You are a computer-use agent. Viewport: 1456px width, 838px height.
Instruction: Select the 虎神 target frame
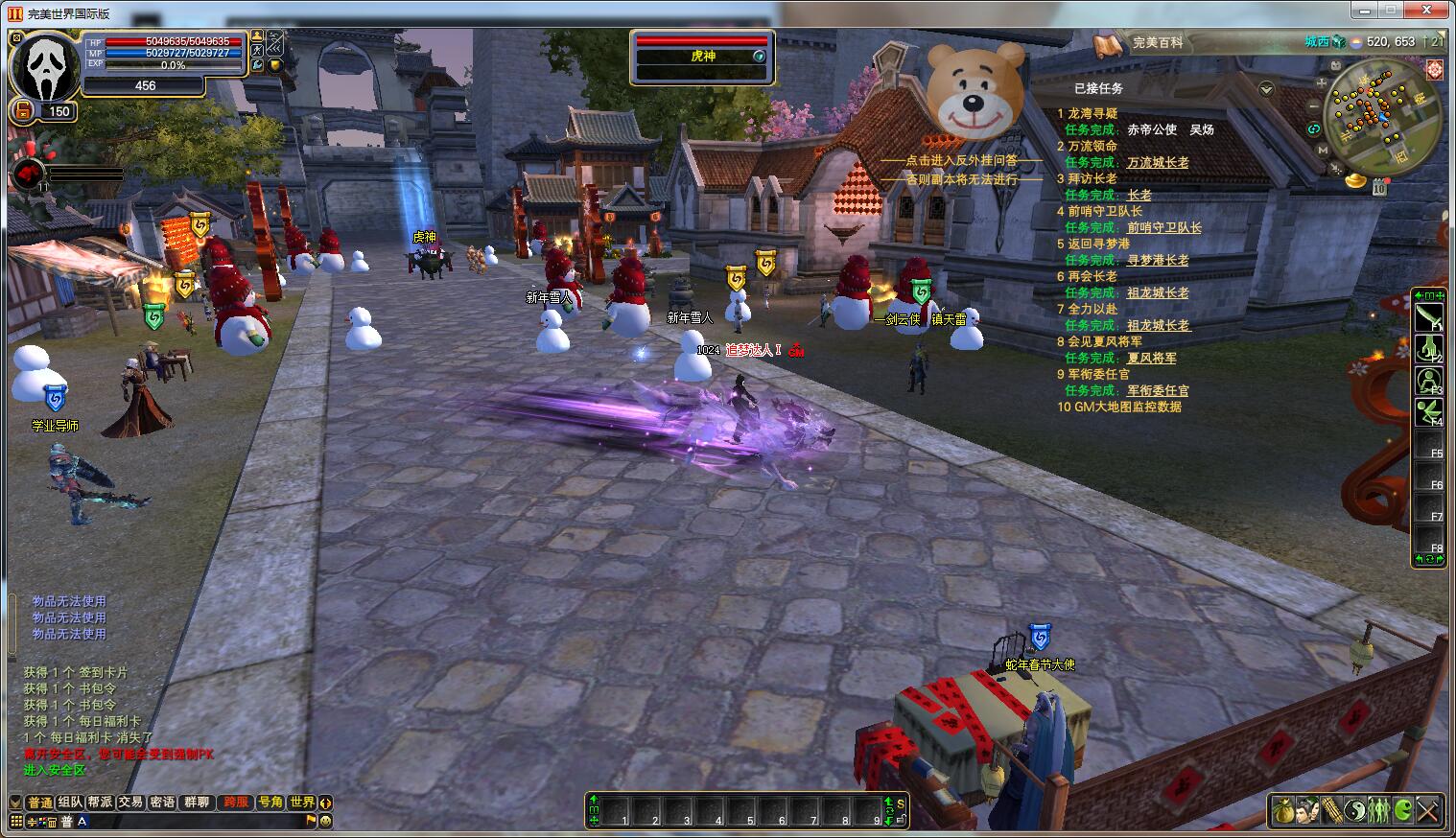[x=702, y=57]
